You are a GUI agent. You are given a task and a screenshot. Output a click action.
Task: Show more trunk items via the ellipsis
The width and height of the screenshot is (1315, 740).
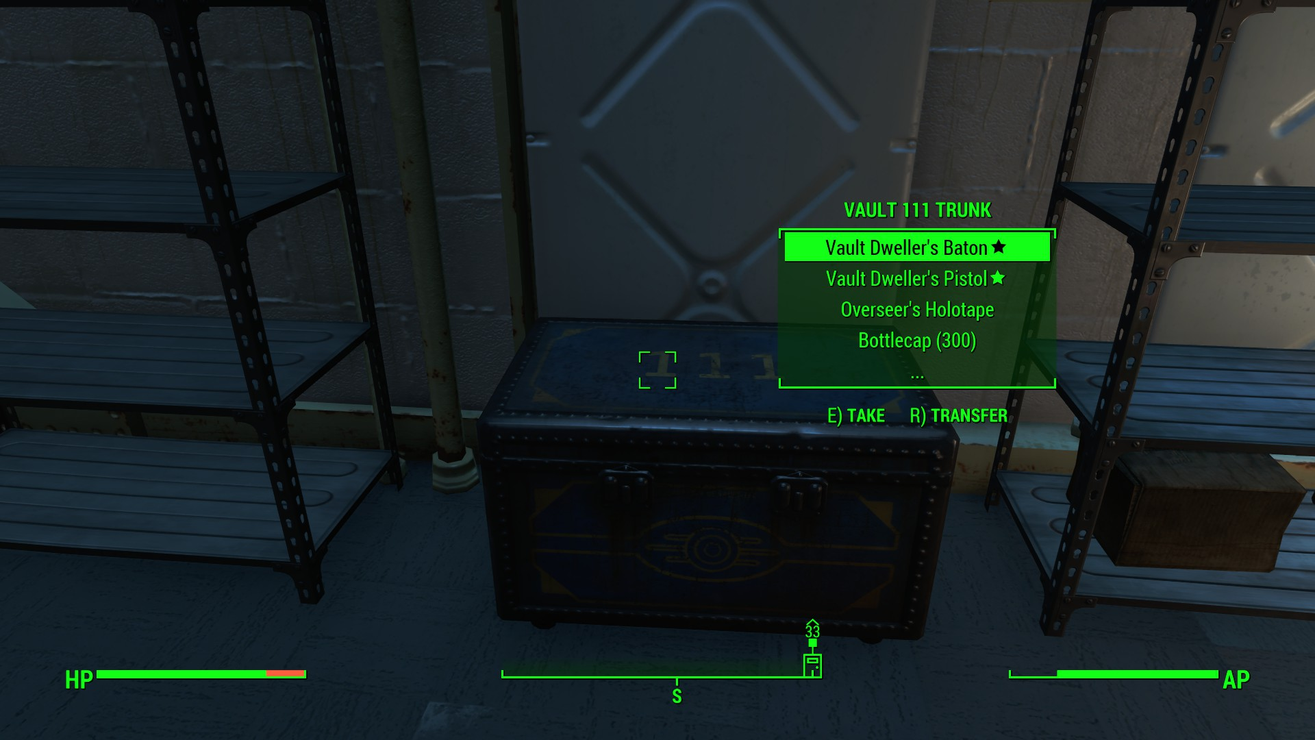click(916, 374)
